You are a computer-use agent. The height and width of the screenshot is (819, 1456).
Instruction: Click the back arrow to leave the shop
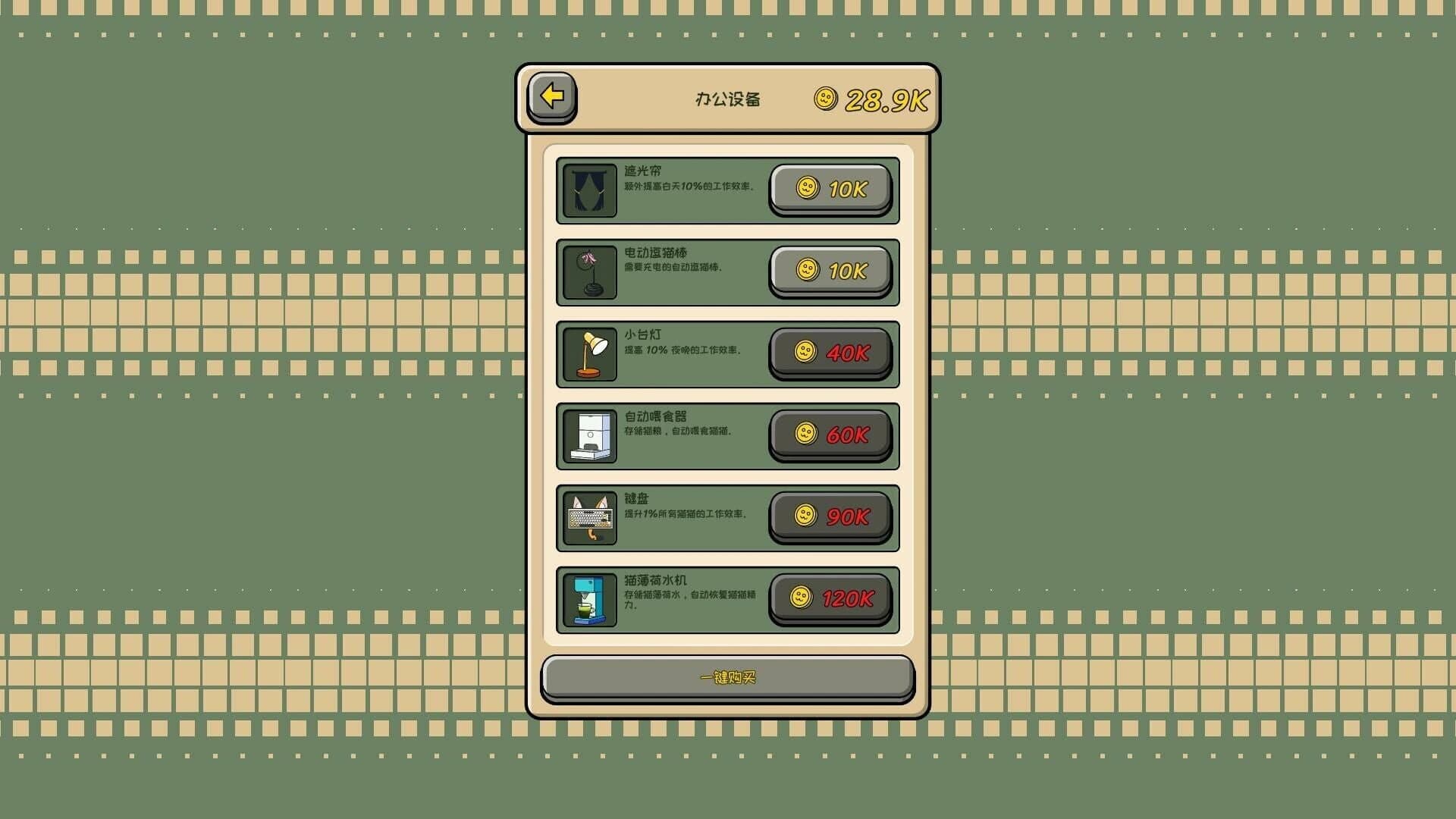coord(553,98)
